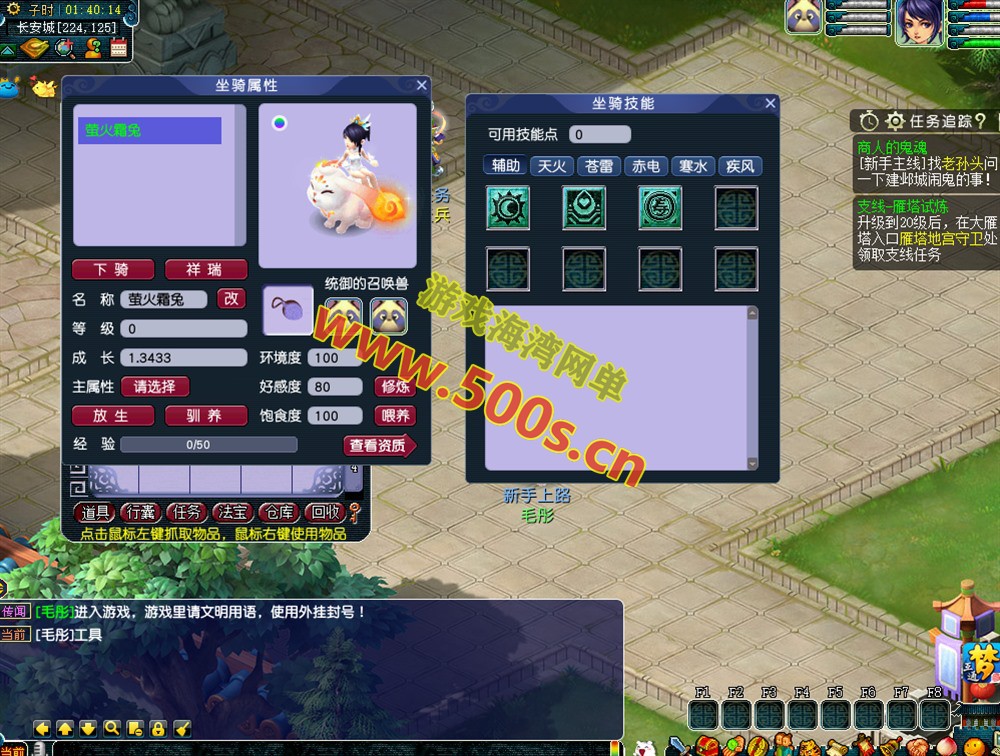Close the 坐骑技能 mount skills window

point(770,103)
